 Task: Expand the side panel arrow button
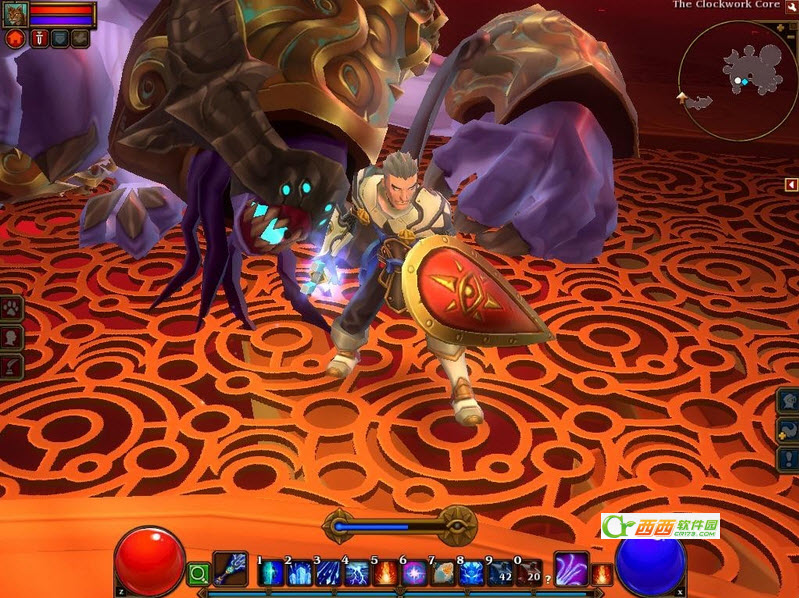pos(790,184)
